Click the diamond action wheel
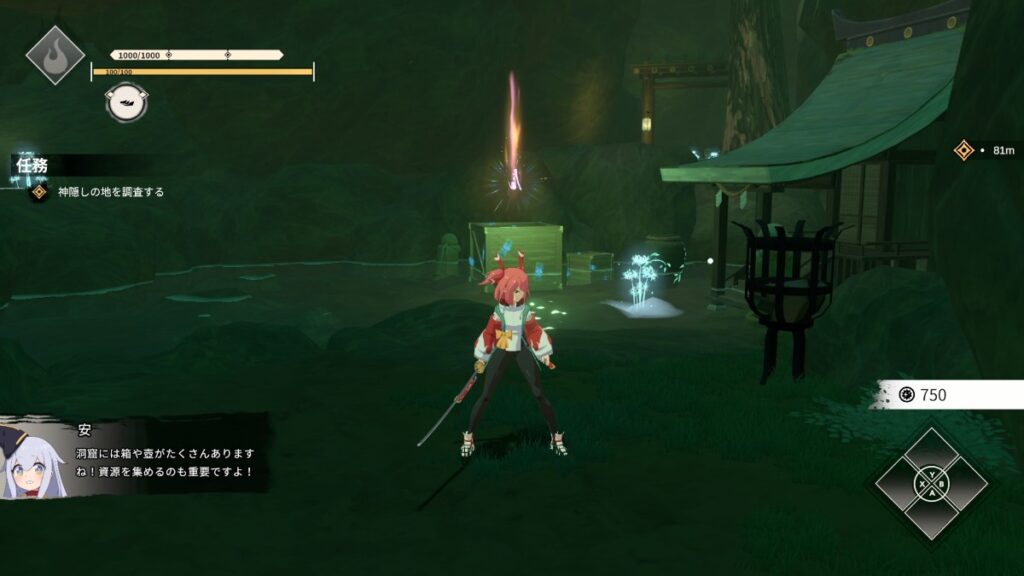Image resolution: width=1024 pixels, height=576 pixels. click(931, 484)
